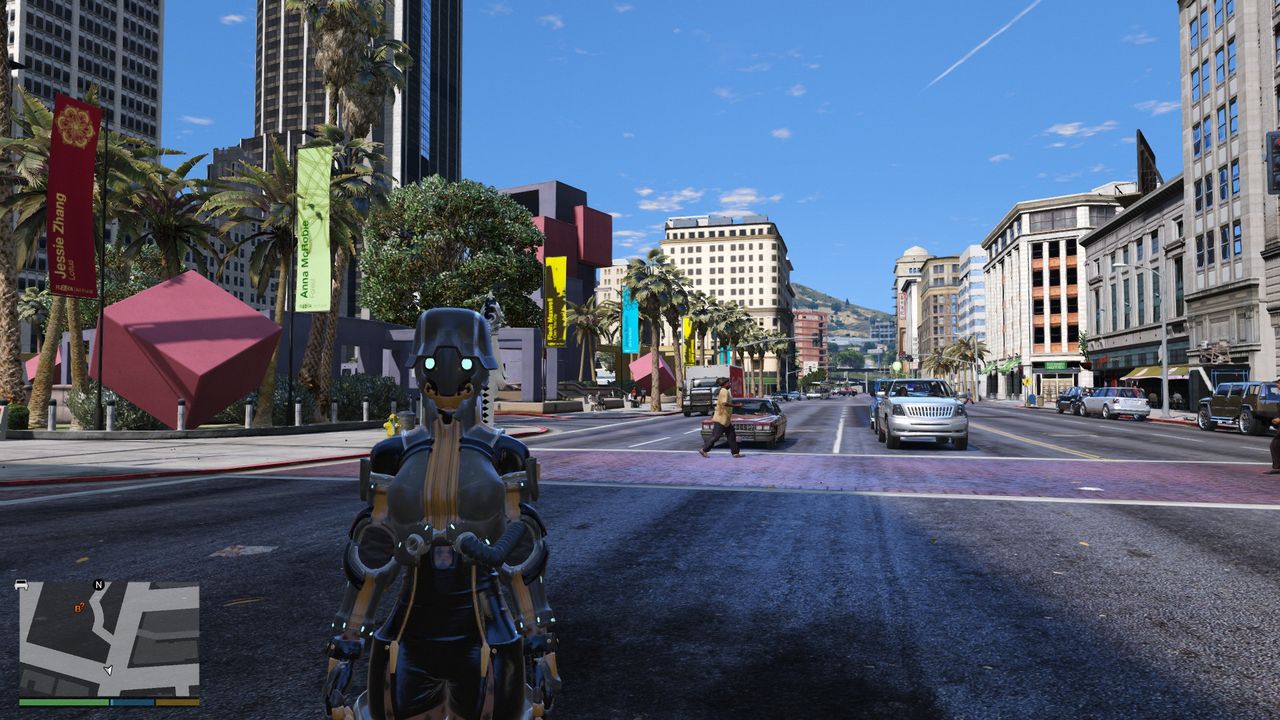Click the vehicle icon above the minimap
Viewport: 1280px width, 720px height.
(21, 584)
